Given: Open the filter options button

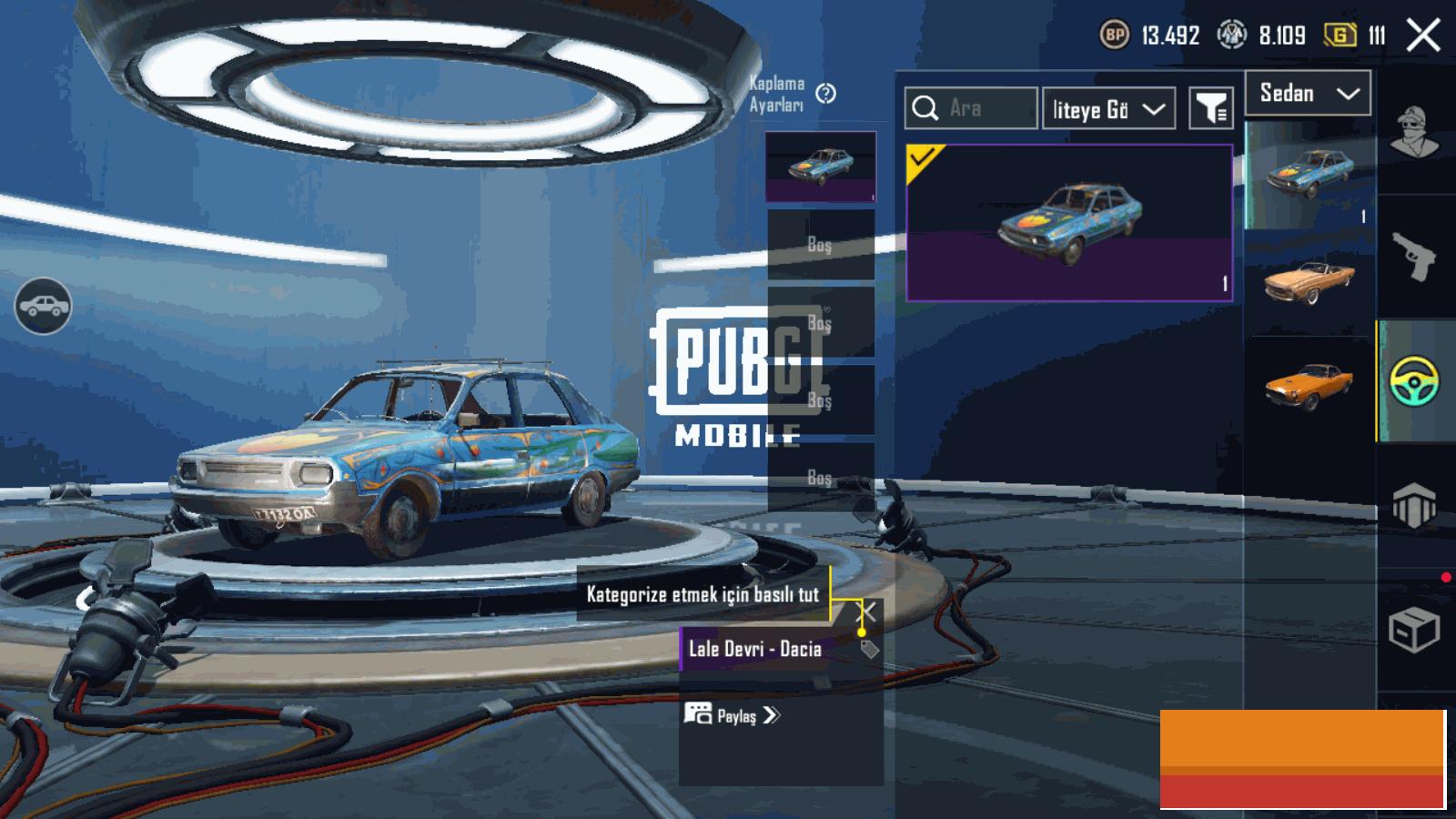Looking at the screenshot, I should coord(1211,109).
